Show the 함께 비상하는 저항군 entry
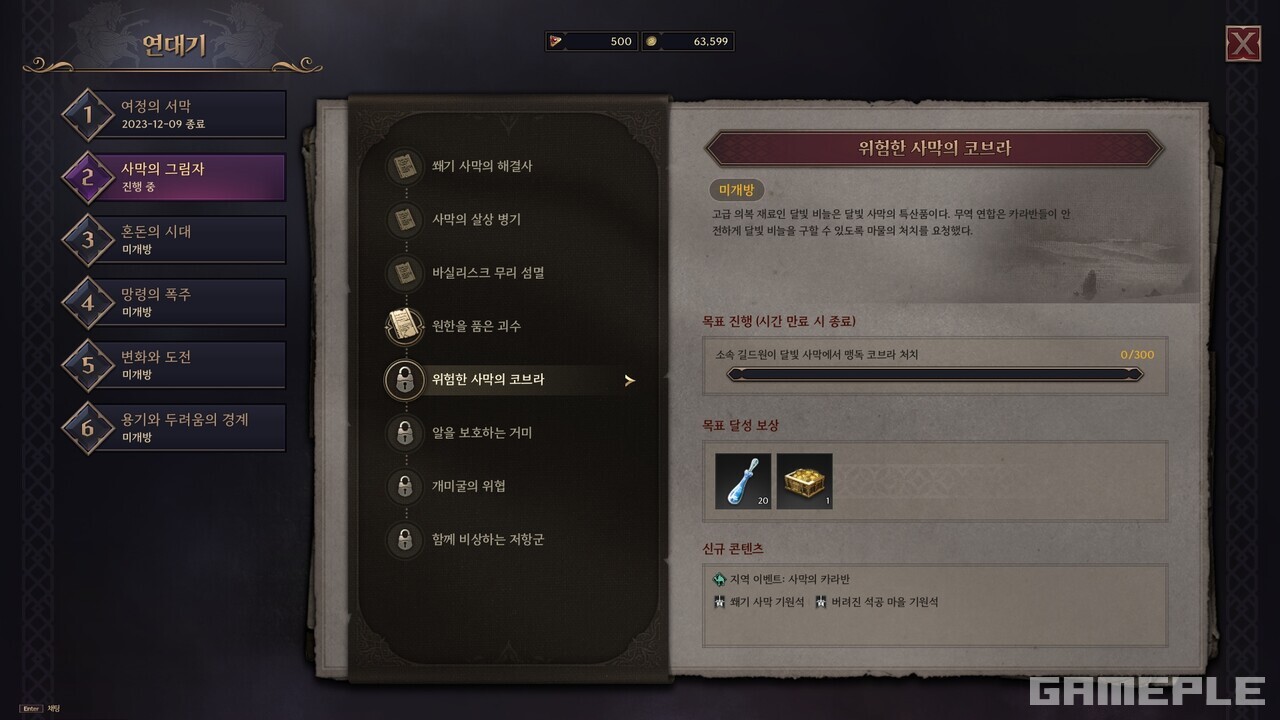The width and height of the screenshot is (1280, 720). [487, 540]
